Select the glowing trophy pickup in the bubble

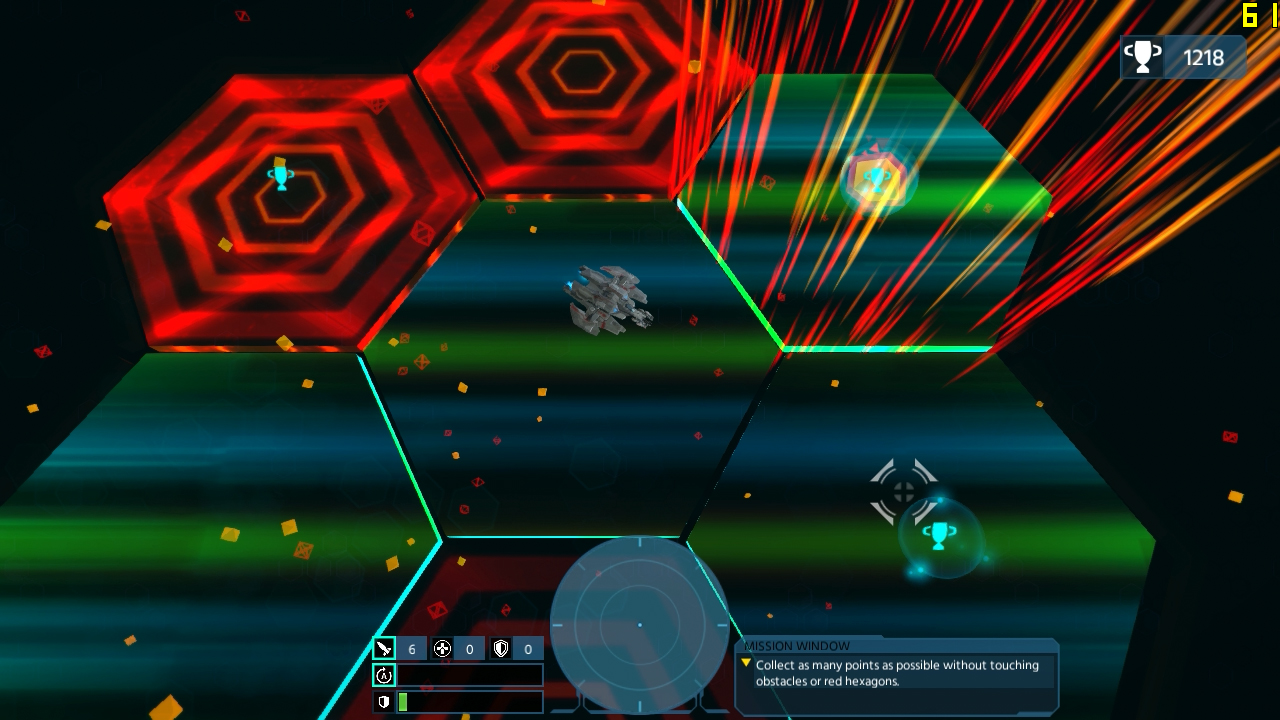[938, 537]
